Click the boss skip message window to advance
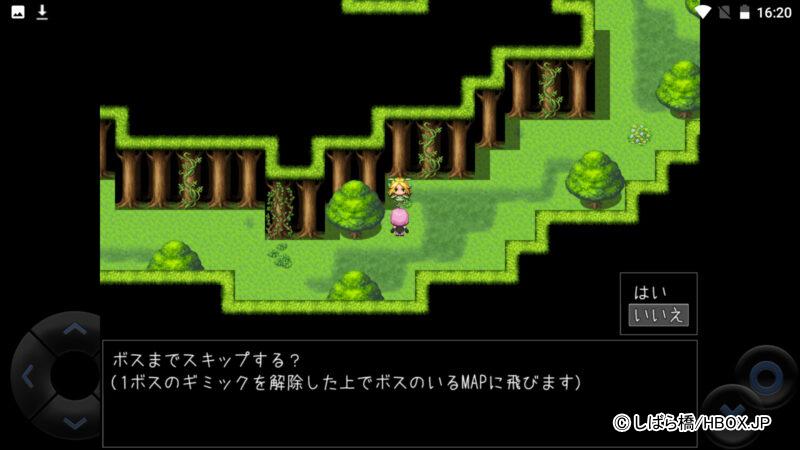 pos(400,392)
